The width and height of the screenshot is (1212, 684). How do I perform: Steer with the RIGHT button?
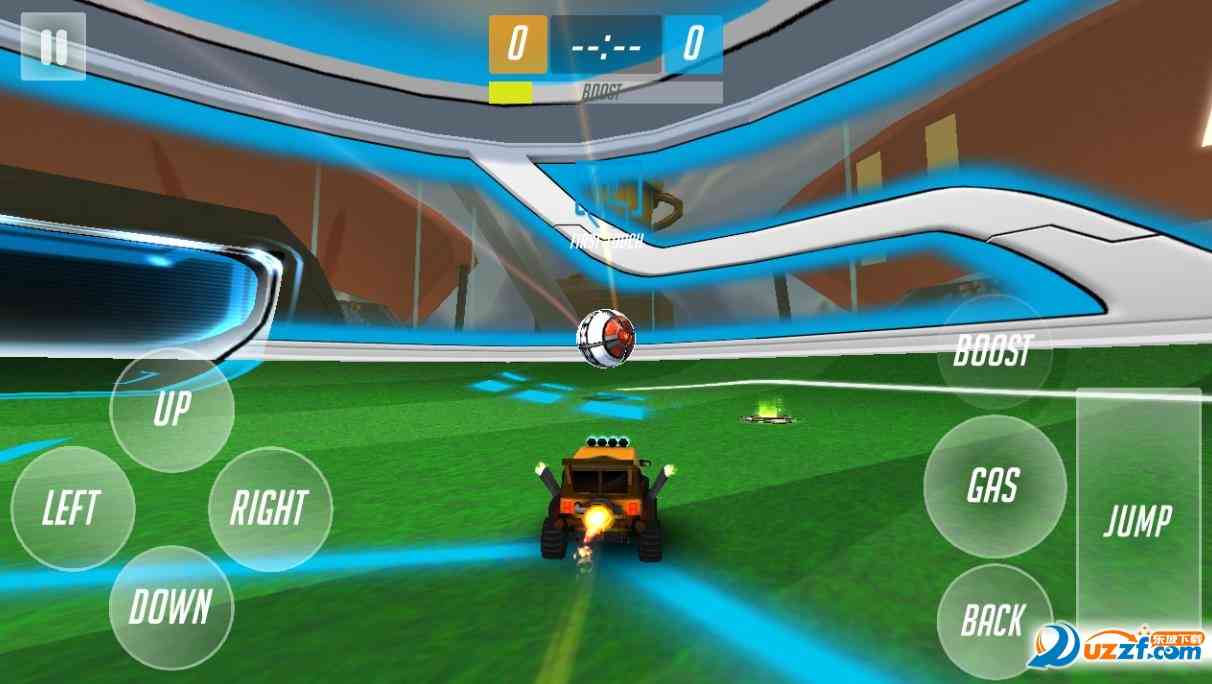pyautogui.click(x=269, y=508)
